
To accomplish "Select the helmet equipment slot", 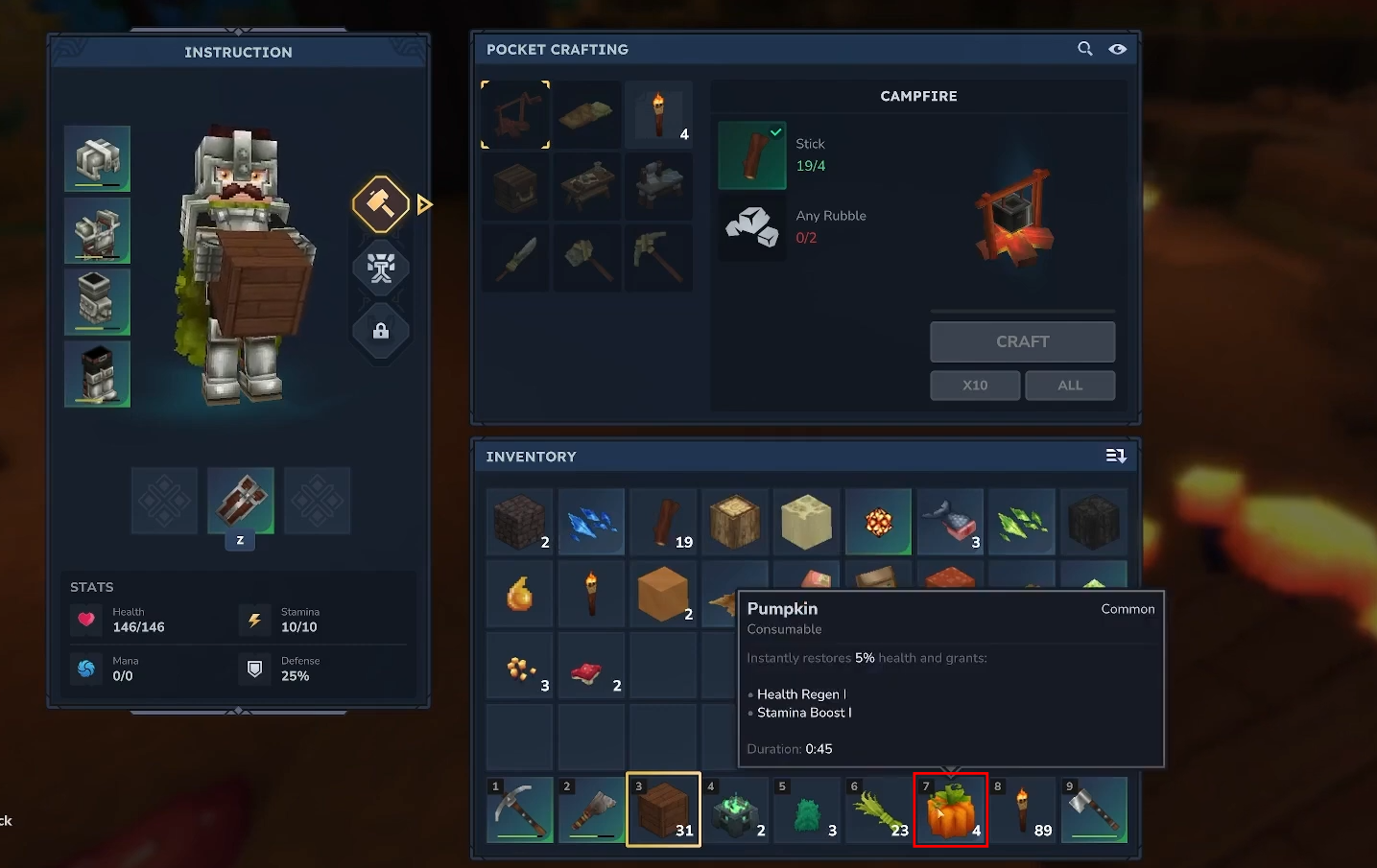I will tap(97, 158).
